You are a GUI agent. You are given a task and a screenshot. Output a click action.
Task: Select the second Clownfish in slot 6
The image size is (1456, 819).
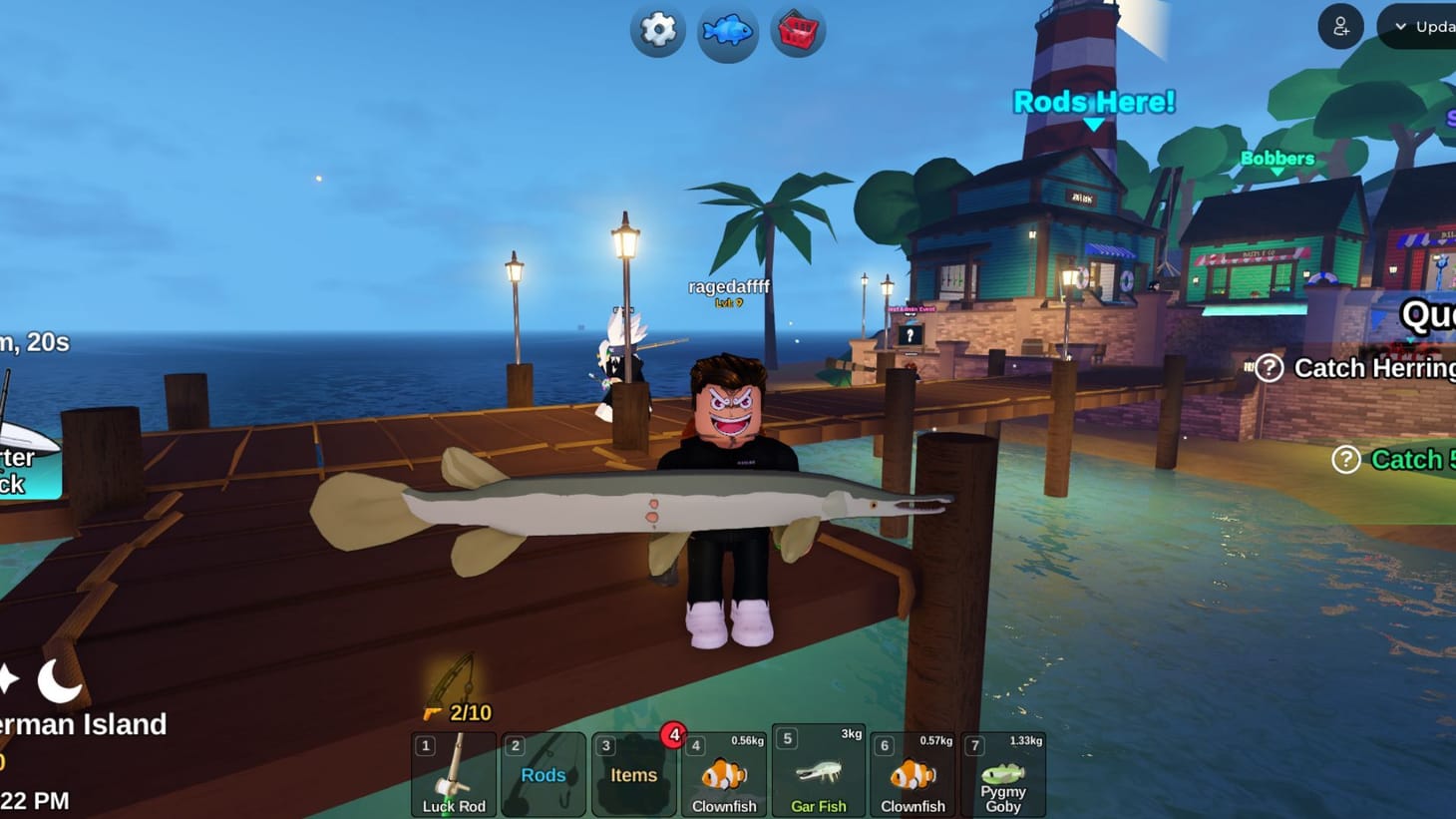pos(912,776)
